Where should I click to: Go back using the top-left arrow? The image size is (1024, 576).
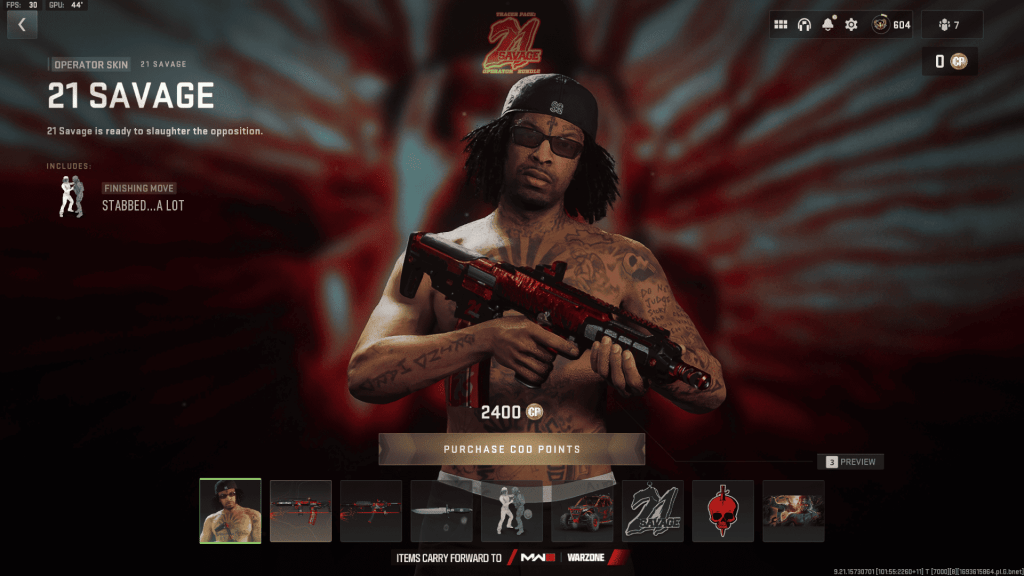coord(22,25)
